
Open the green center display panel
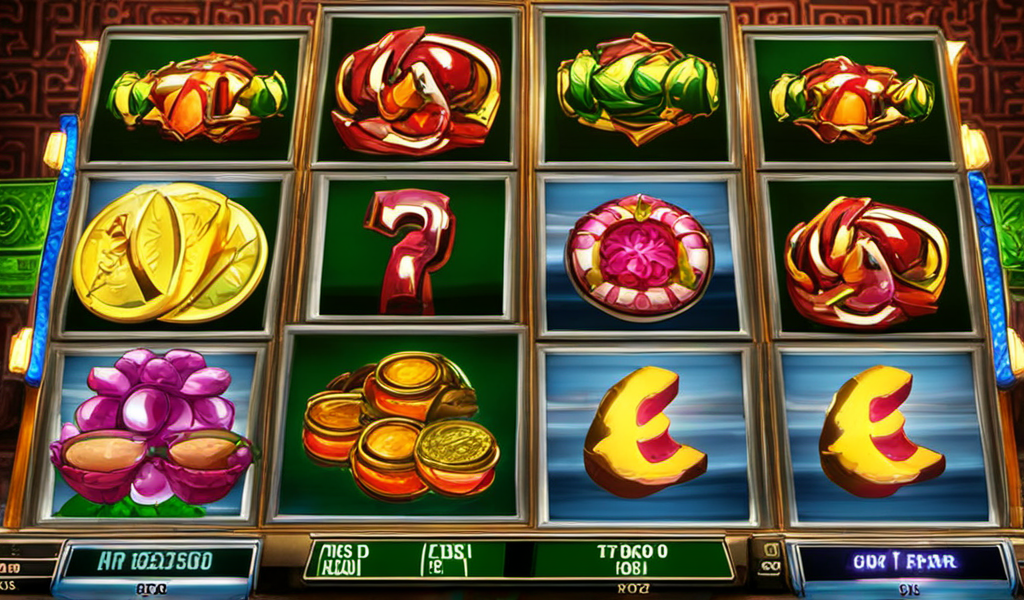pyautogui.click(x=518, y=560)
